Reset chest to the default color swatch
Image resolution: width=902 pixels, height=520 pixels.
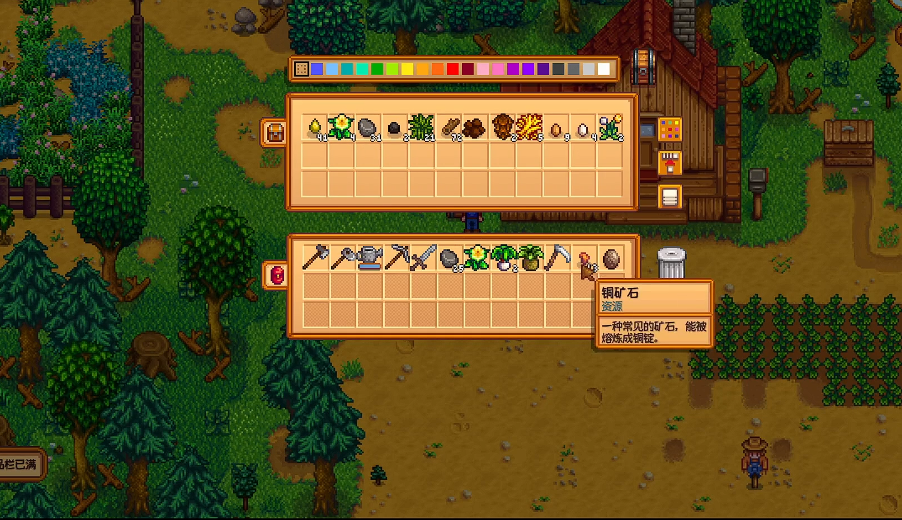point(302,69)
